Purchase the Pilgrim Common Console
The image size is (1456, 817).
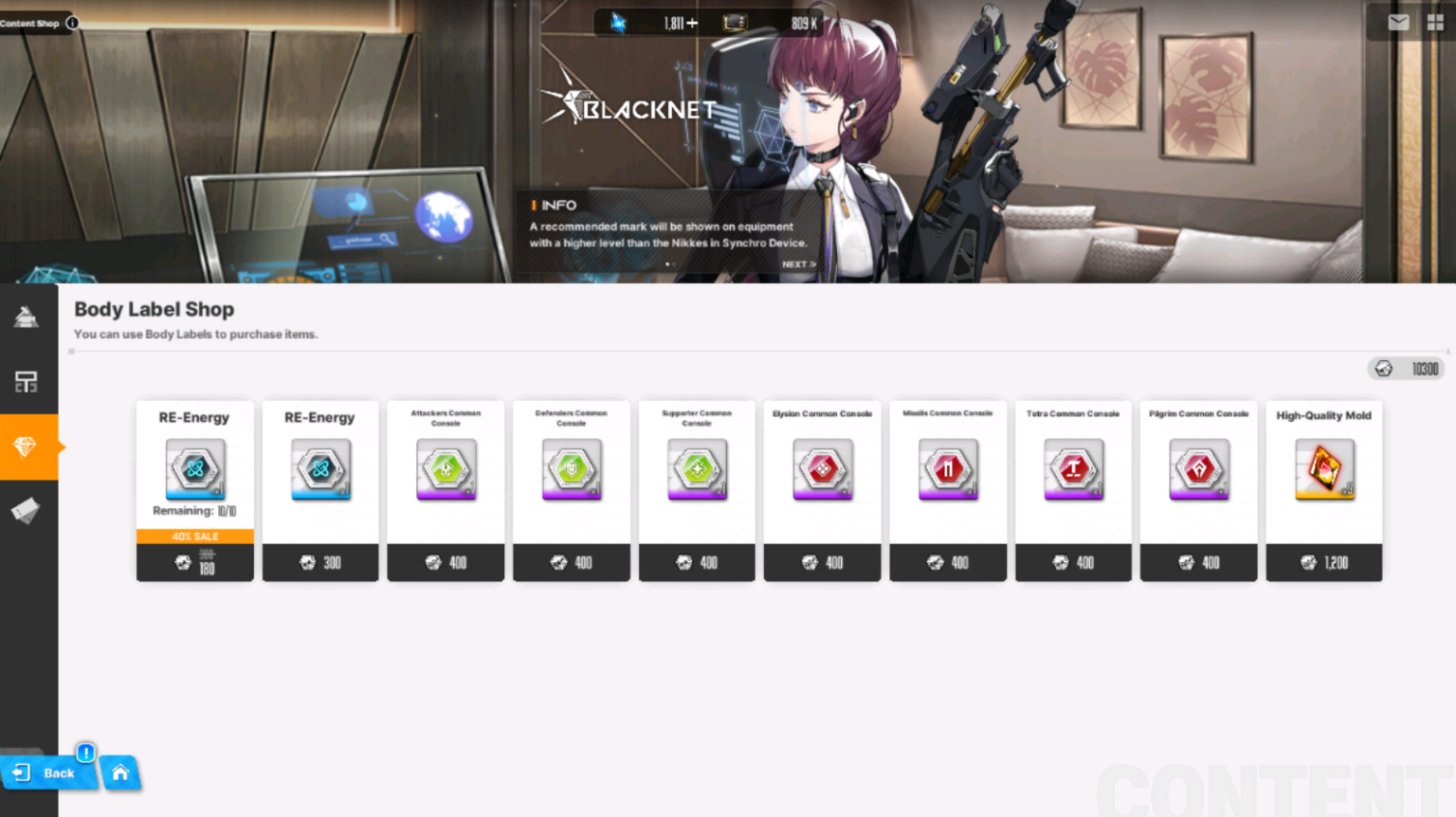pyautogui.click(x=1198, y=562)
